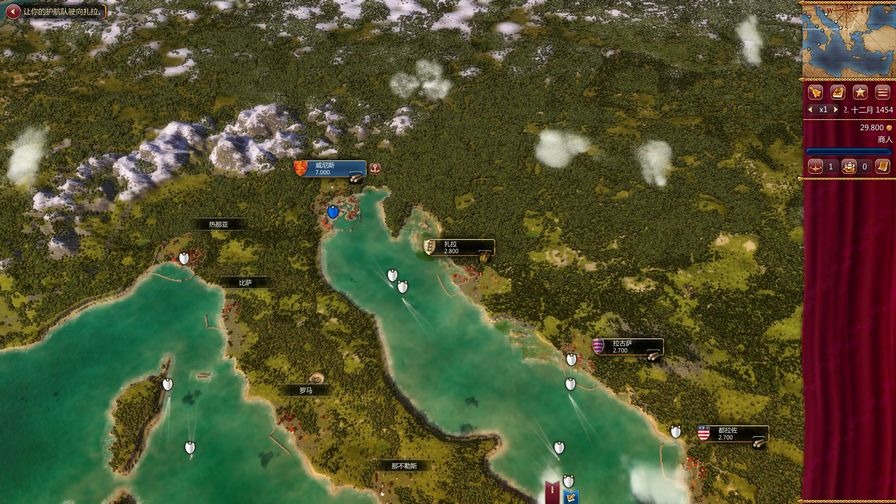Decrease game speed with the left arrow
Viewport: 896px width, 504px height.
(810, 109)
